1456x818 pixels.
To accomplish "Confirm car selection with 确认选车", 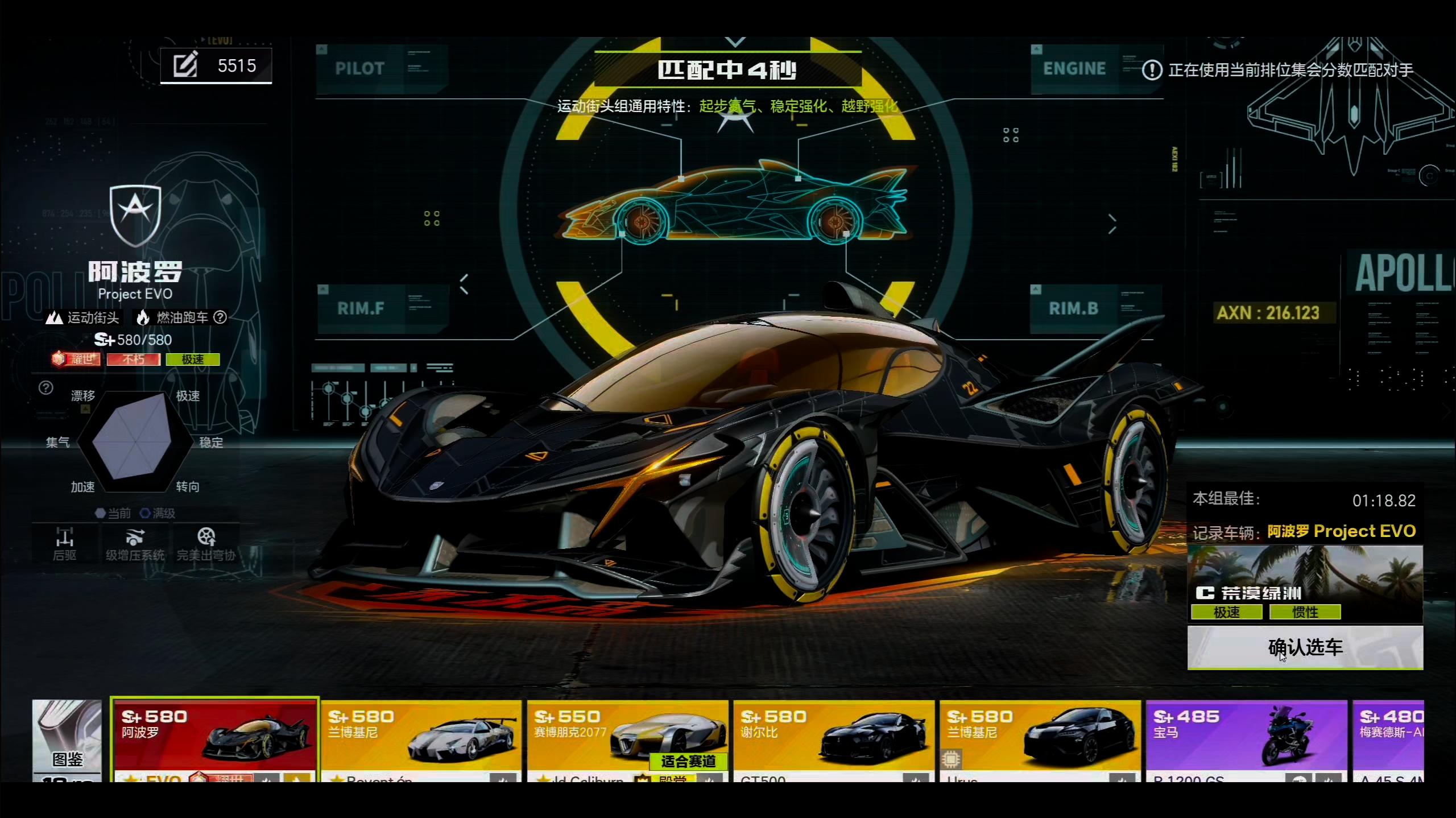I will coord(1305,647).
